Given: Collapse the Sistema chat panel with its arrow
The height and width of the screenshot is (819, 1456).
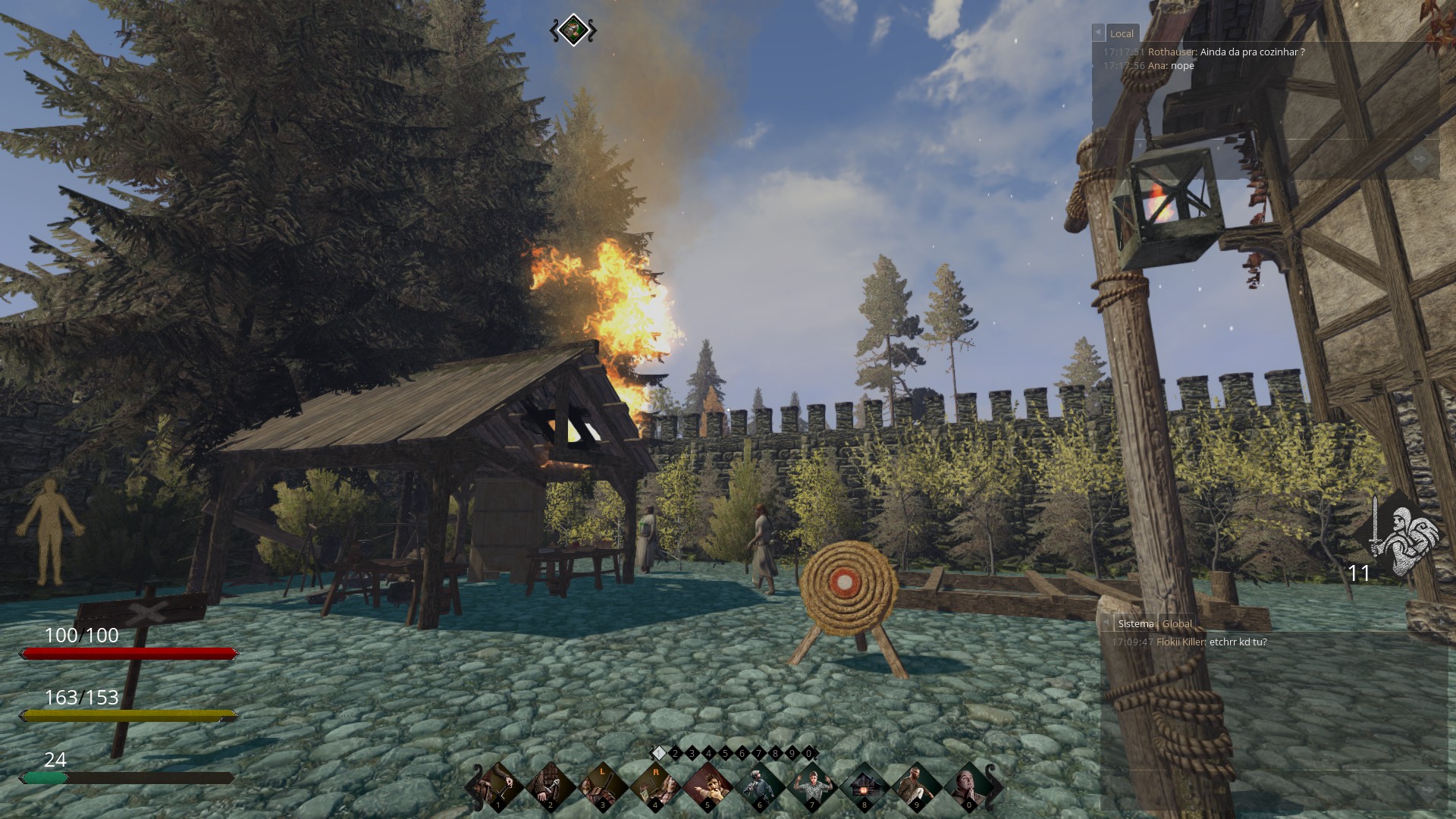Looking at the screenshot, I should point(1107,623).
